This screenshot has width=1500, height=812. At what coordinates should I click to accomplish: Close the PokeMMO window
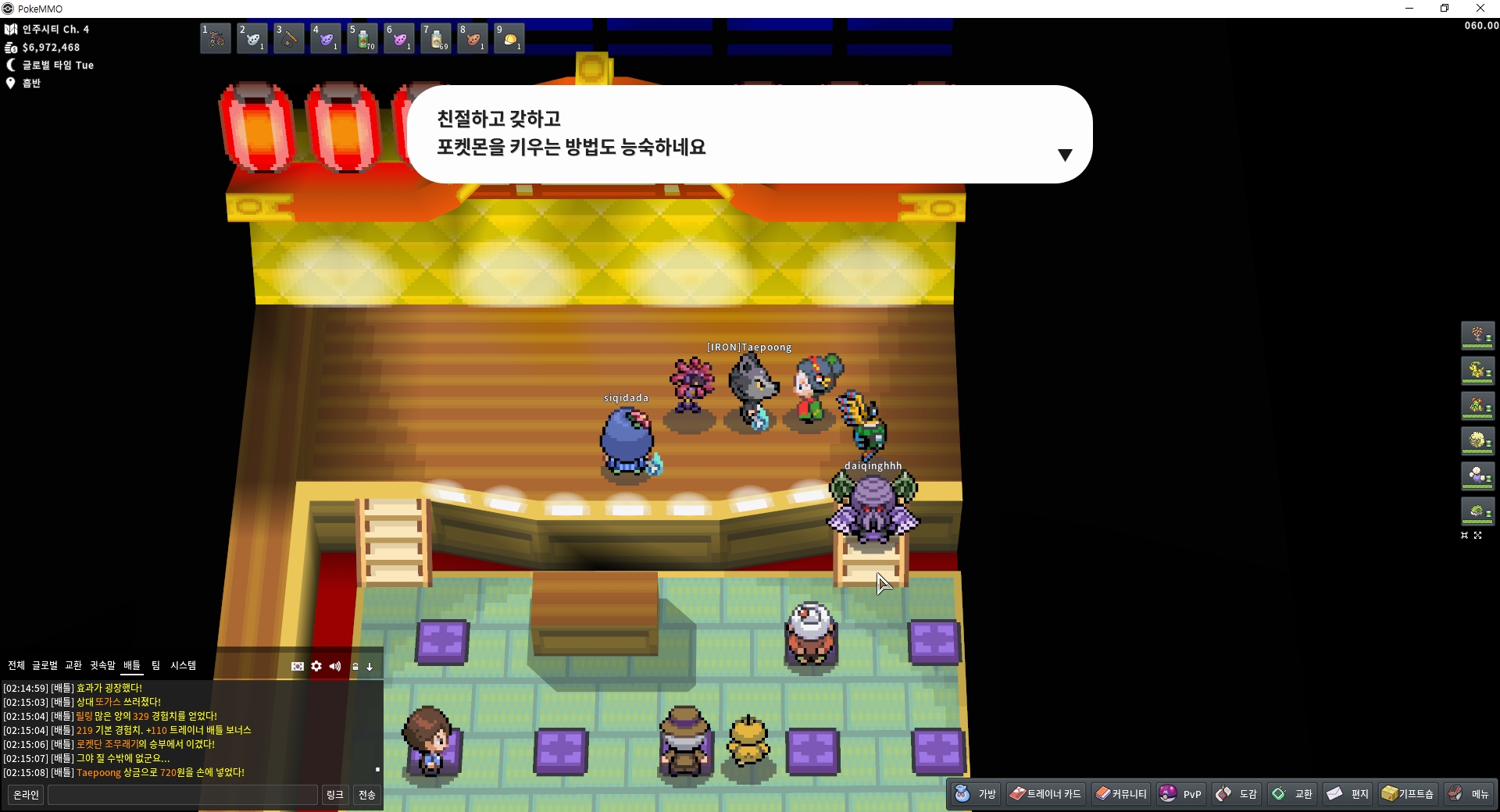click(1480, 9)
